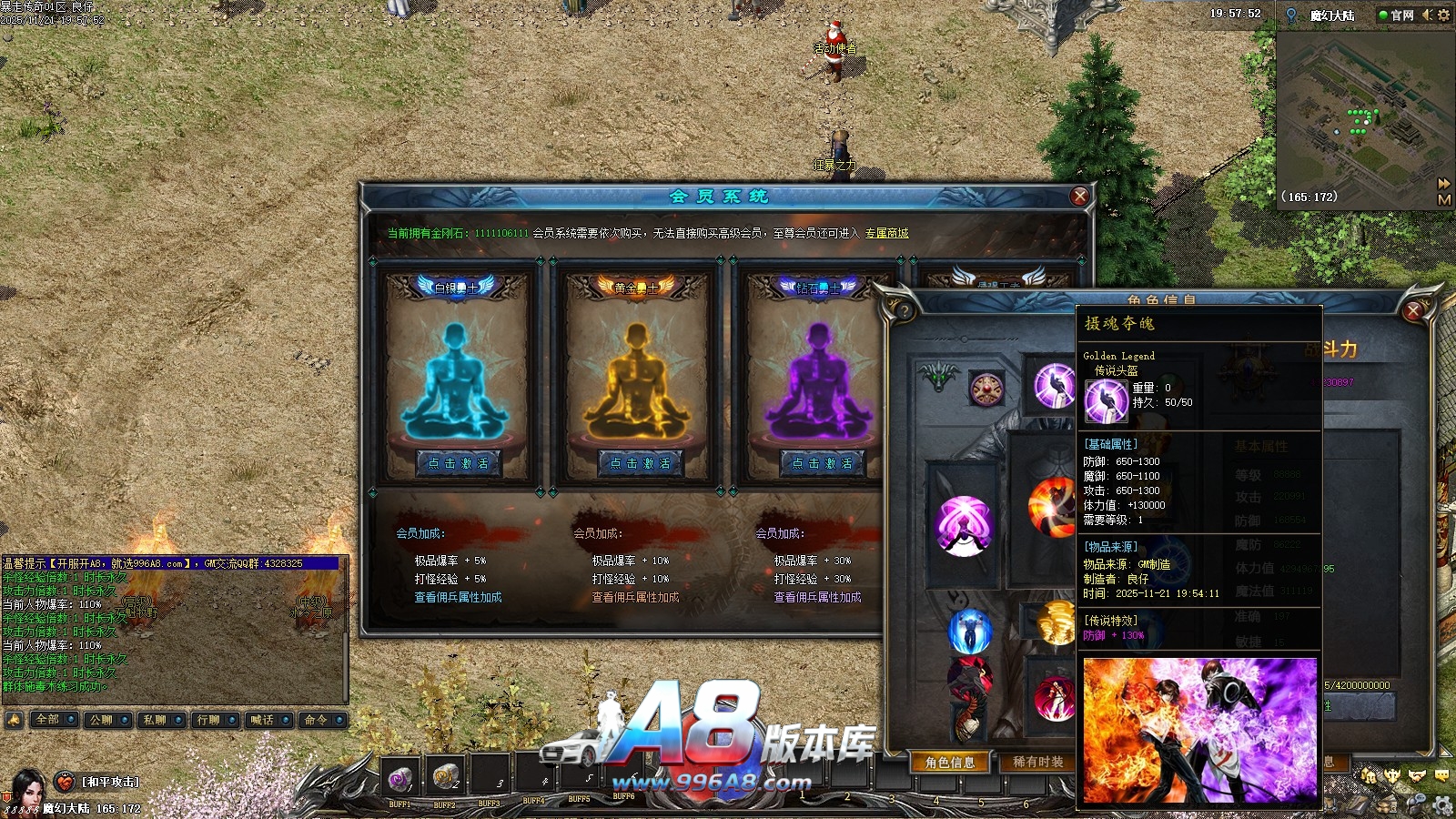View gold tier 查看佣兵属性加成 bonus link

click(635, 598)
